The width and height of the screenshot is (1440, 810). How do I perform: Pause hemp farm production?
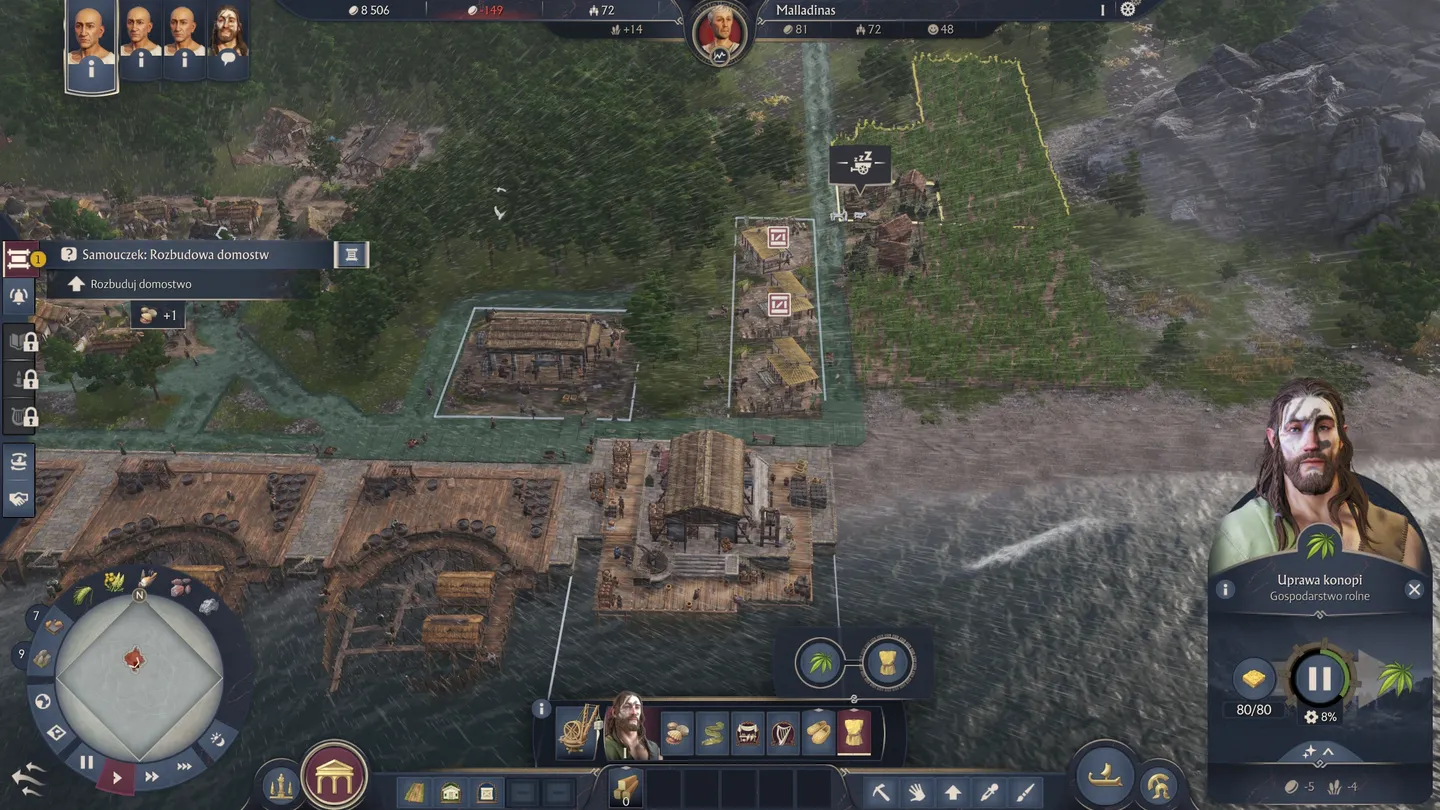pos(1319,680)
